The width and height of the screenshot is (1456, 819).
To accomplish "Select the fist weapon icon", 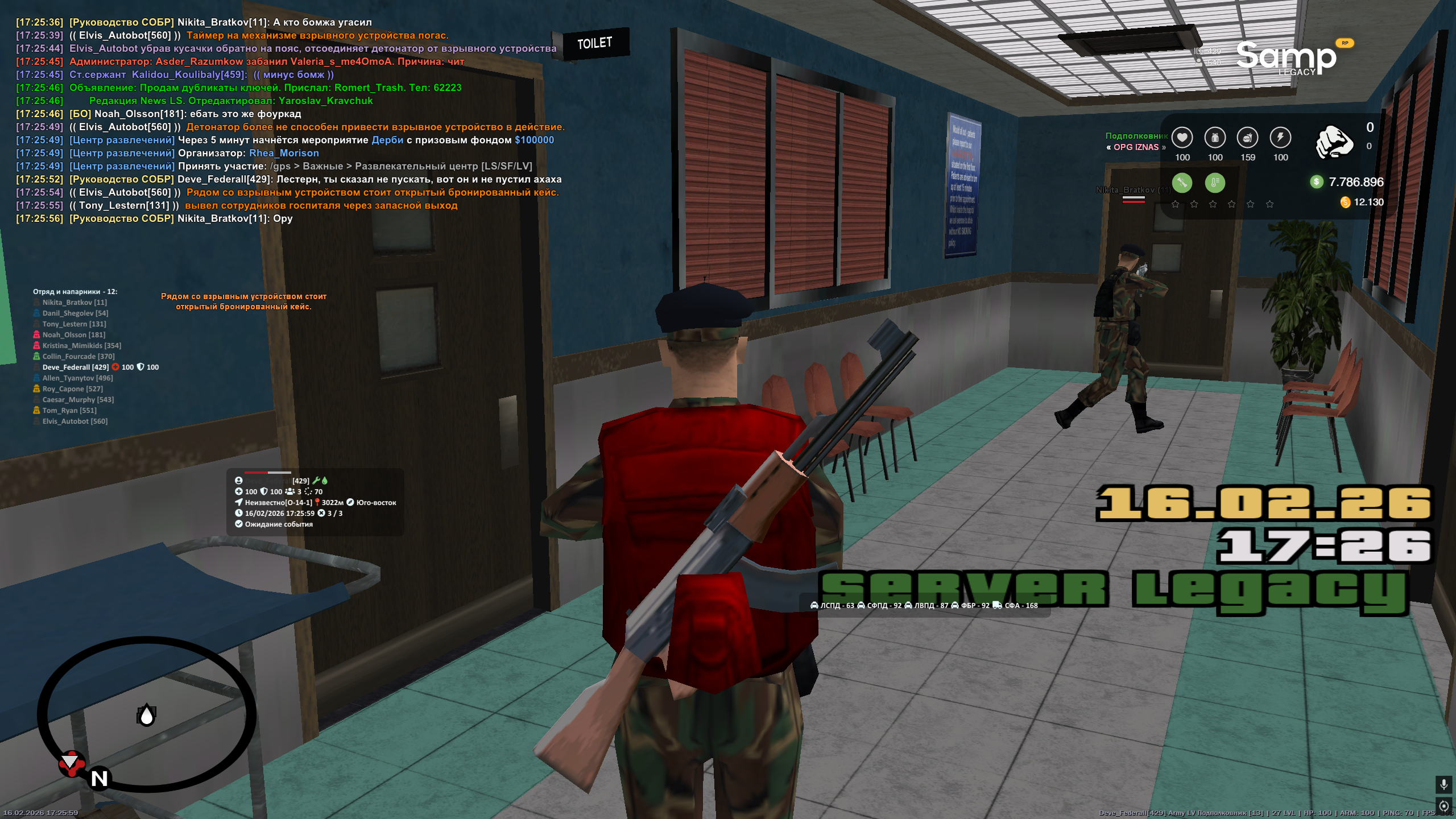I will [1334, 142].
